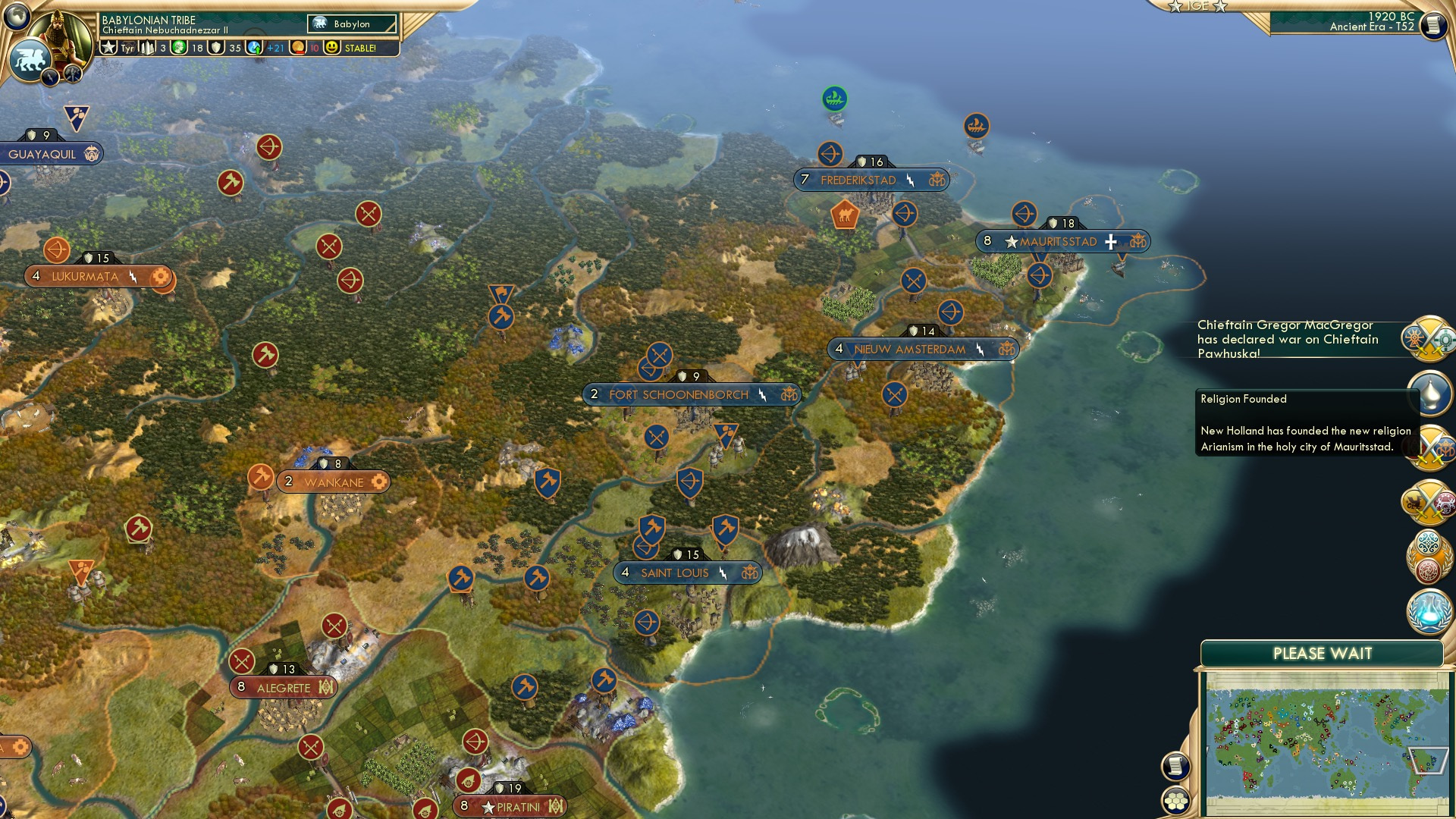The height and width of the screenshot is (819, 1456).
Task: Expand the minimap viewport rectangle
Action: 1430,761
